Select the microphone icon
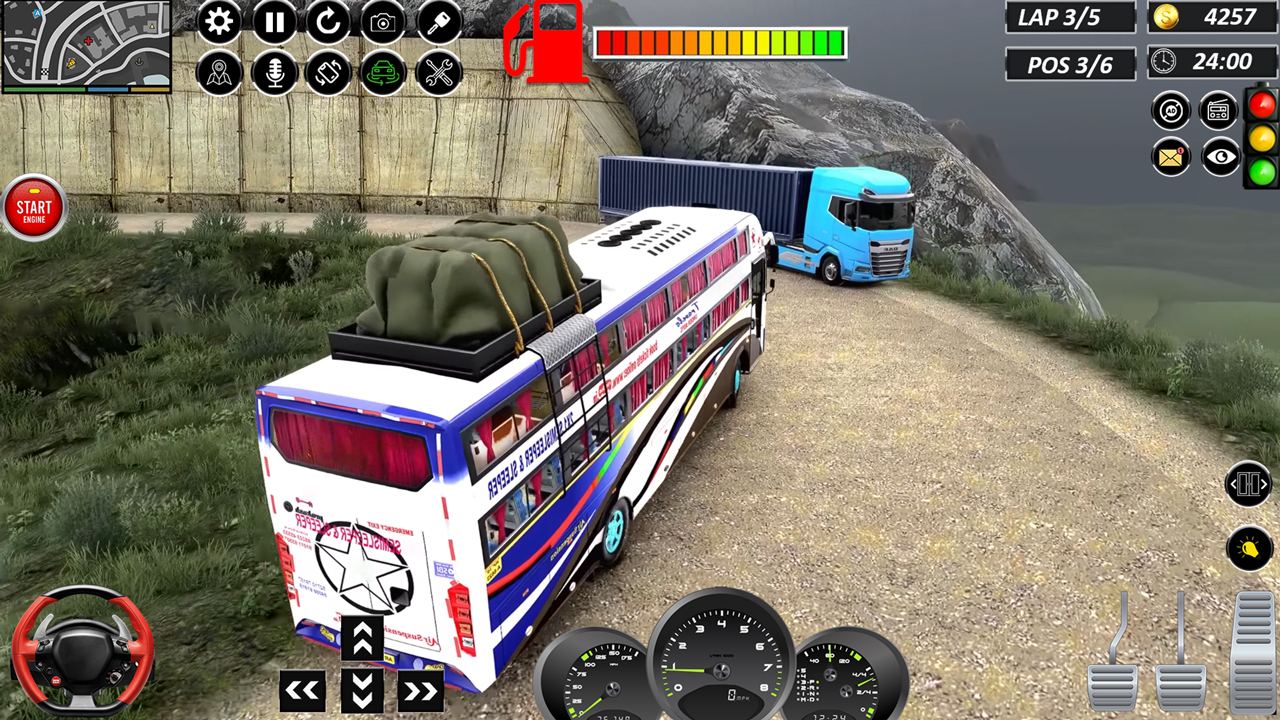The width and height of the screenshot is (1280, 720). coord(274,73)
